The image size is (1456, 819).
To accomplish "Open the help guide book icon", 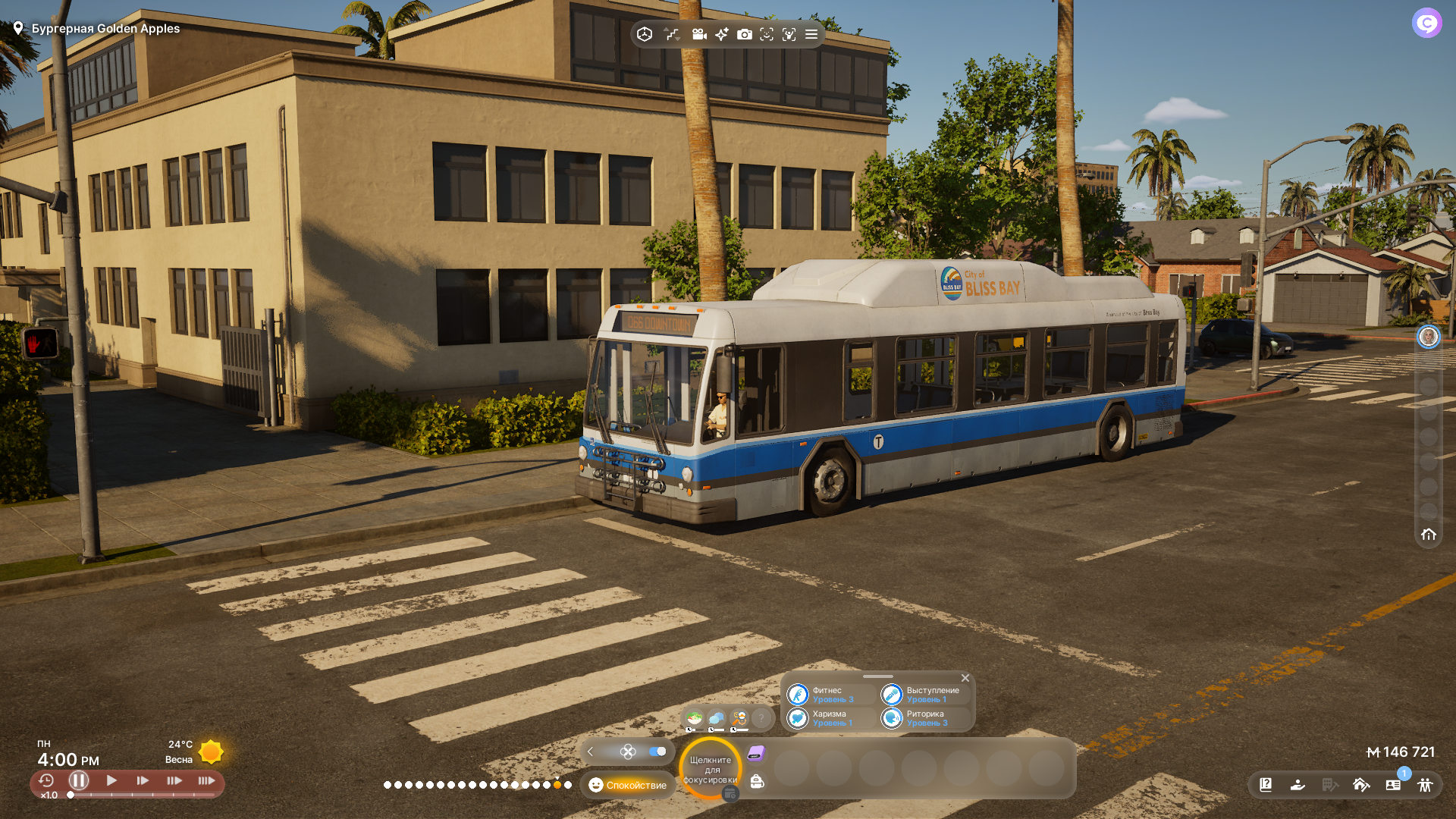I will 1266,785.
